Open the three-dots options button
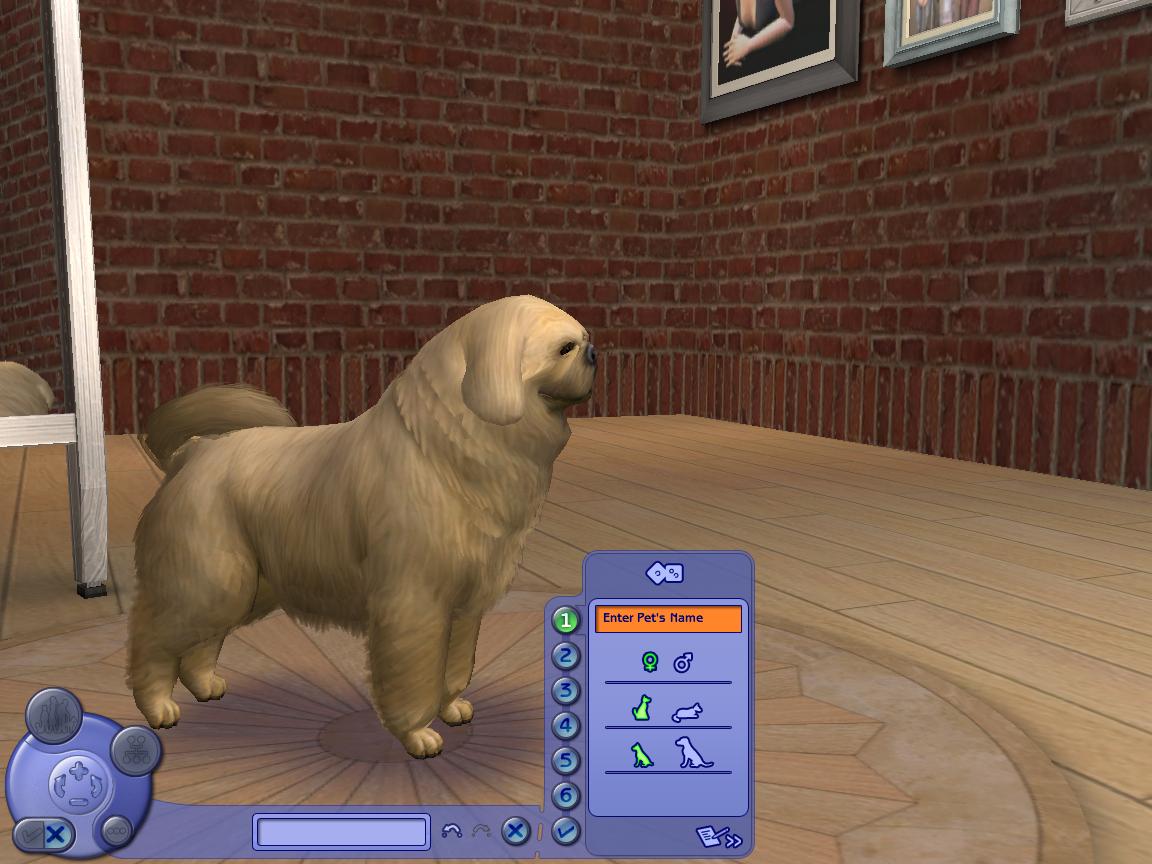The height and width of the screenshot is (864, 1152). (117, 830)
